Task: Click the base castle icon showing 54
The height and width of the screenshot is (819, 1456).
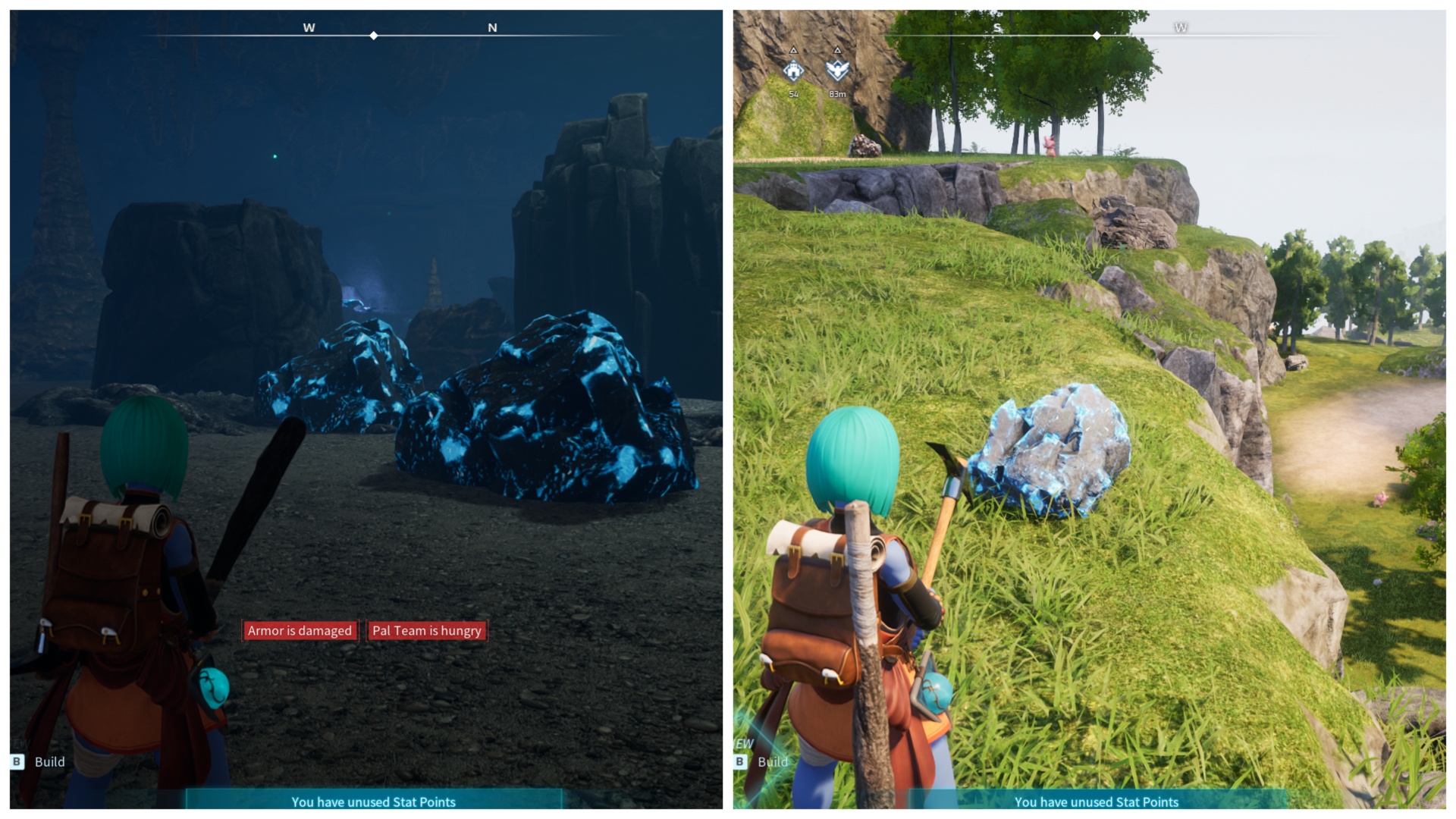Action: pyautogui.click(x=792, y=68)
